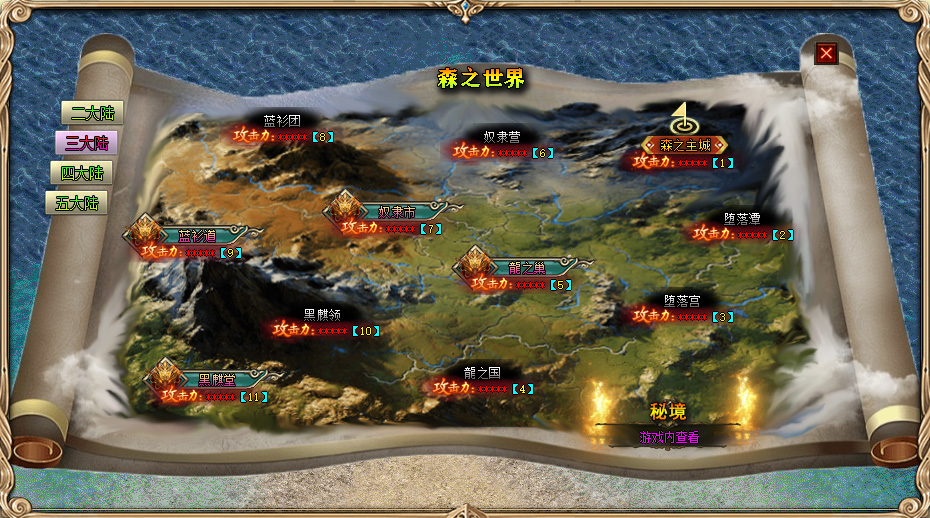The width and height of the screenshot is (930, 518).
Task: Choose the 堕落潭 map location
Action: click(742, 218)
